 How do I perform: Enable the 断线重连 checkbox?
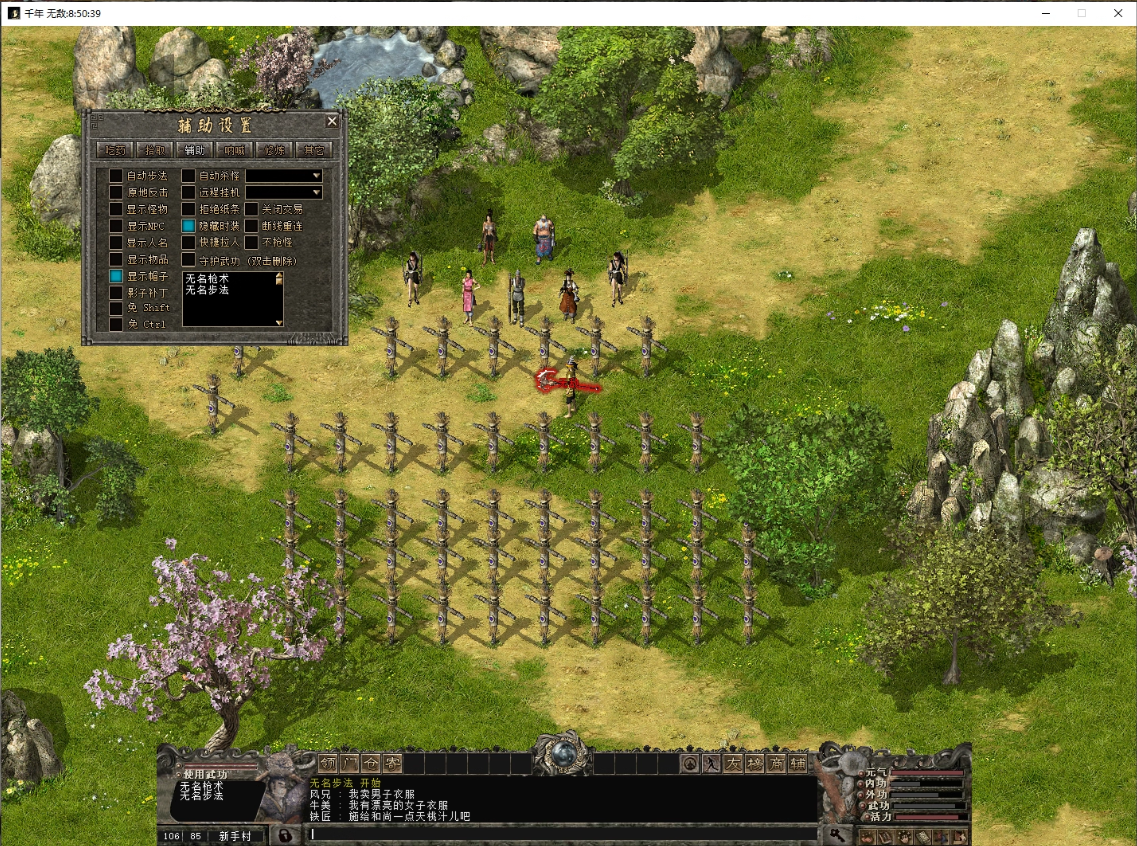point(252,226)
